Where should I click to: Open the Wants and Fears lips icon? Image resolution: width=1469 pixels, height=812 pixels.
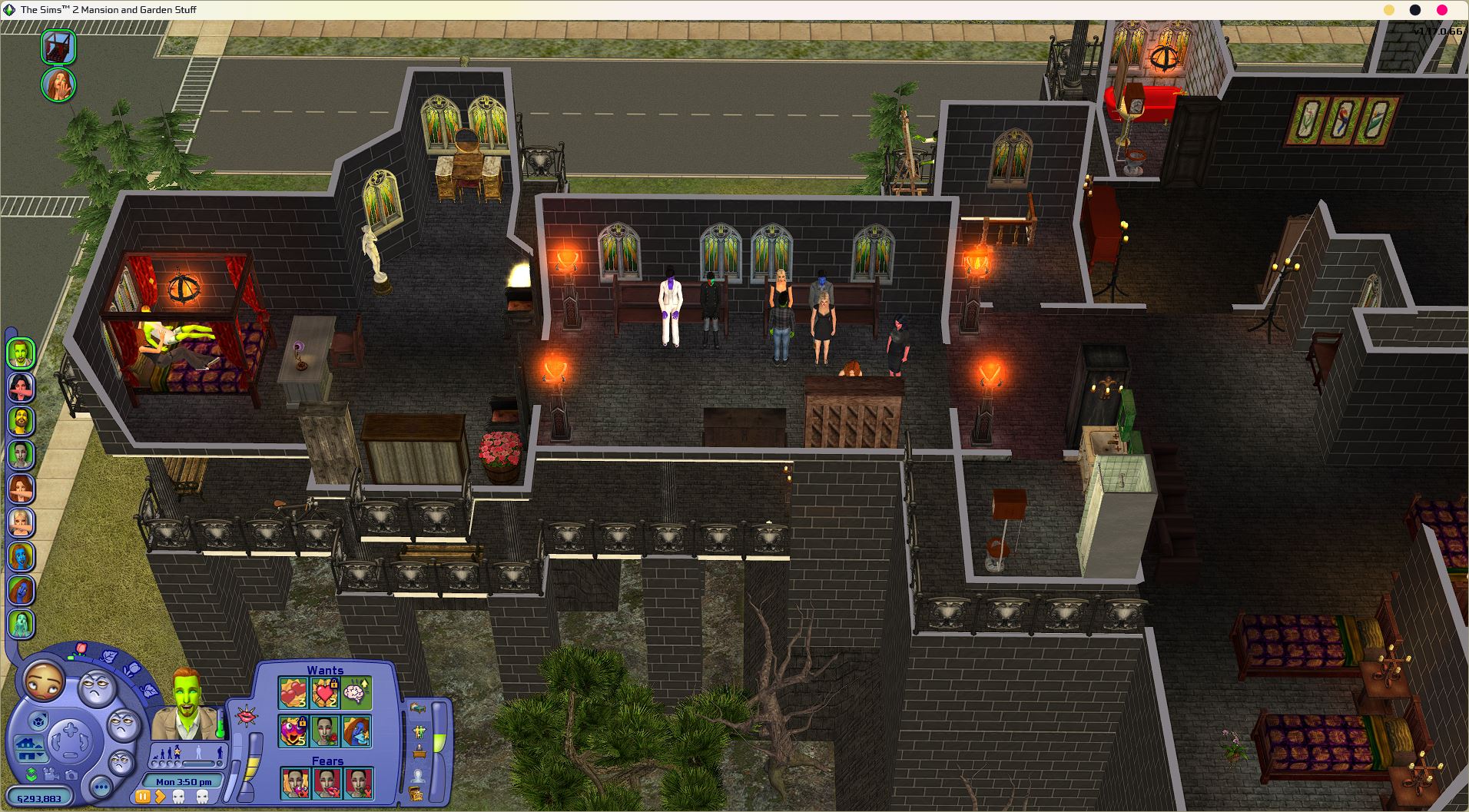[247, 717]
